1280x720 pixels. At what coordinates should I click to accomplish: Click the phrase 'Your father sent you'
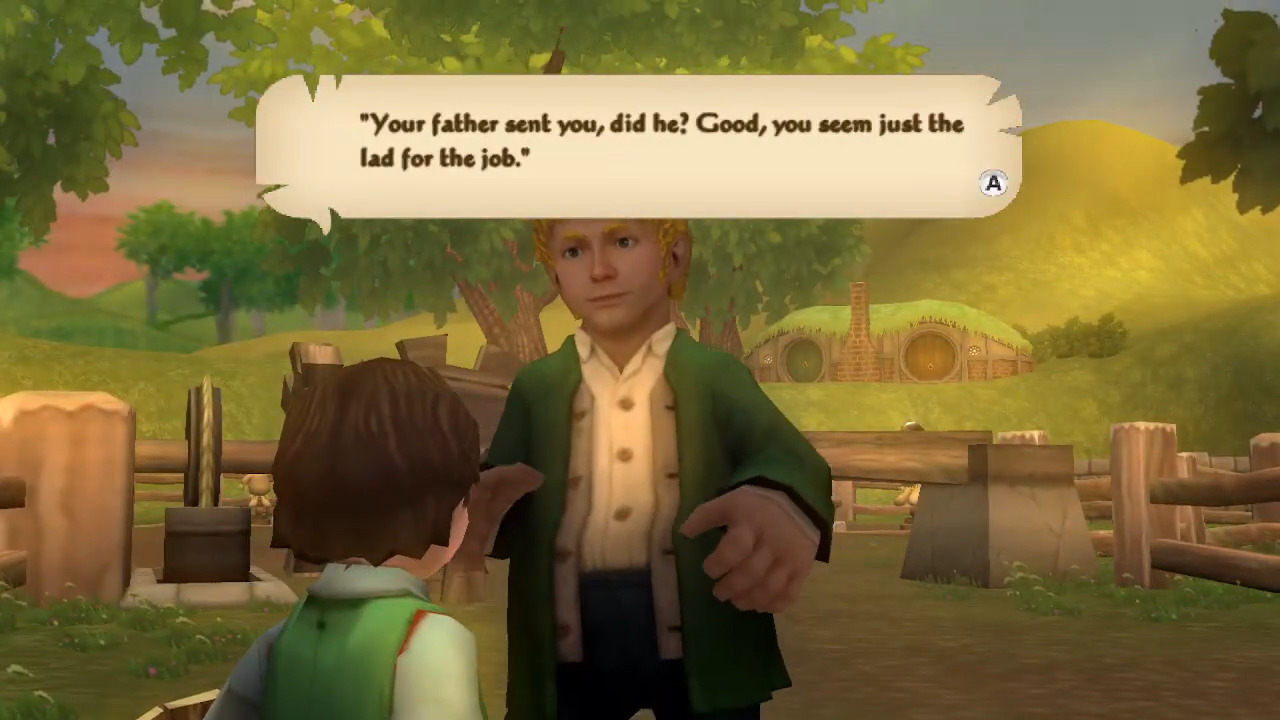tap(470, 124)
